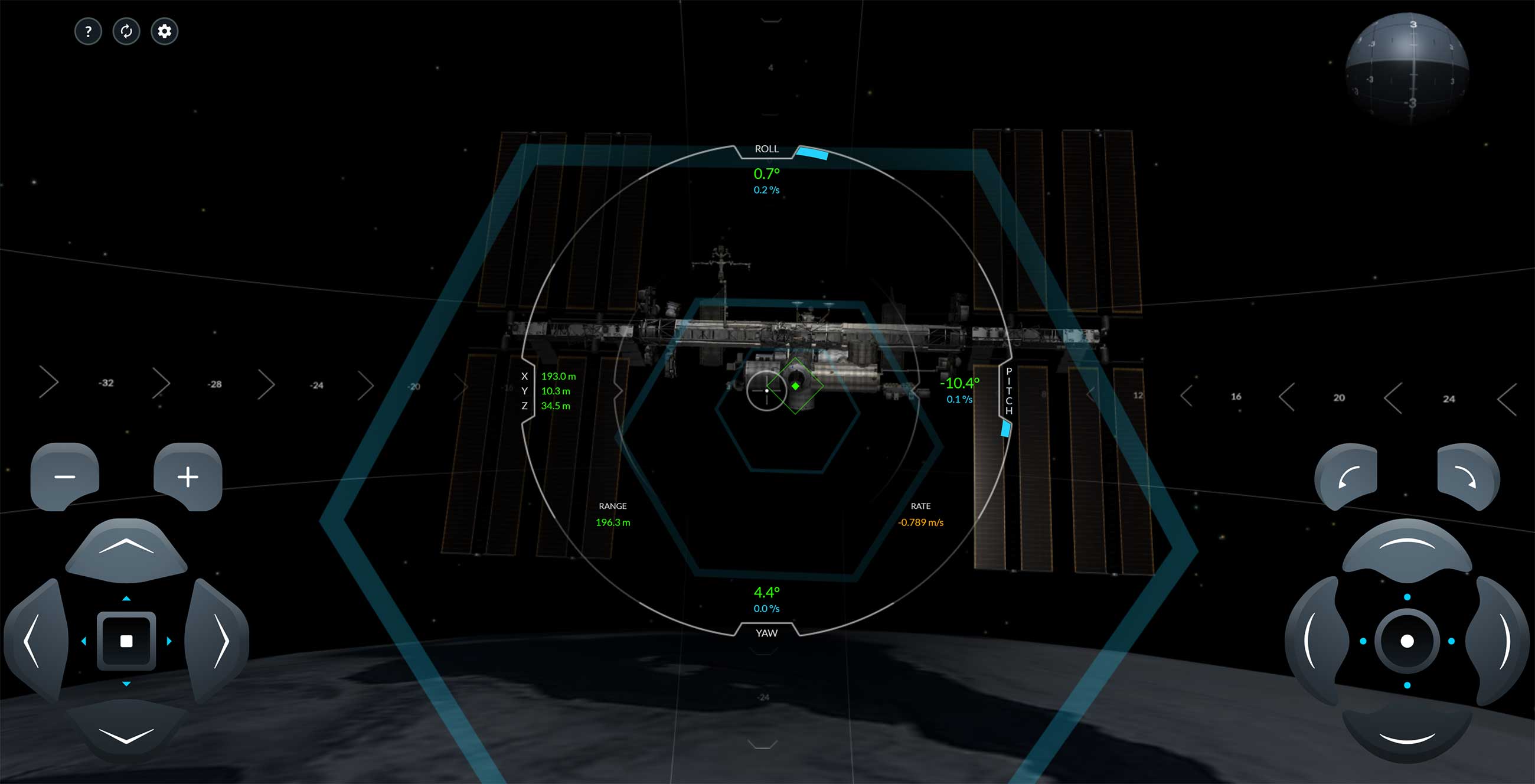
Task: Translate down with the left pad's down arrow
Action: 126,734
